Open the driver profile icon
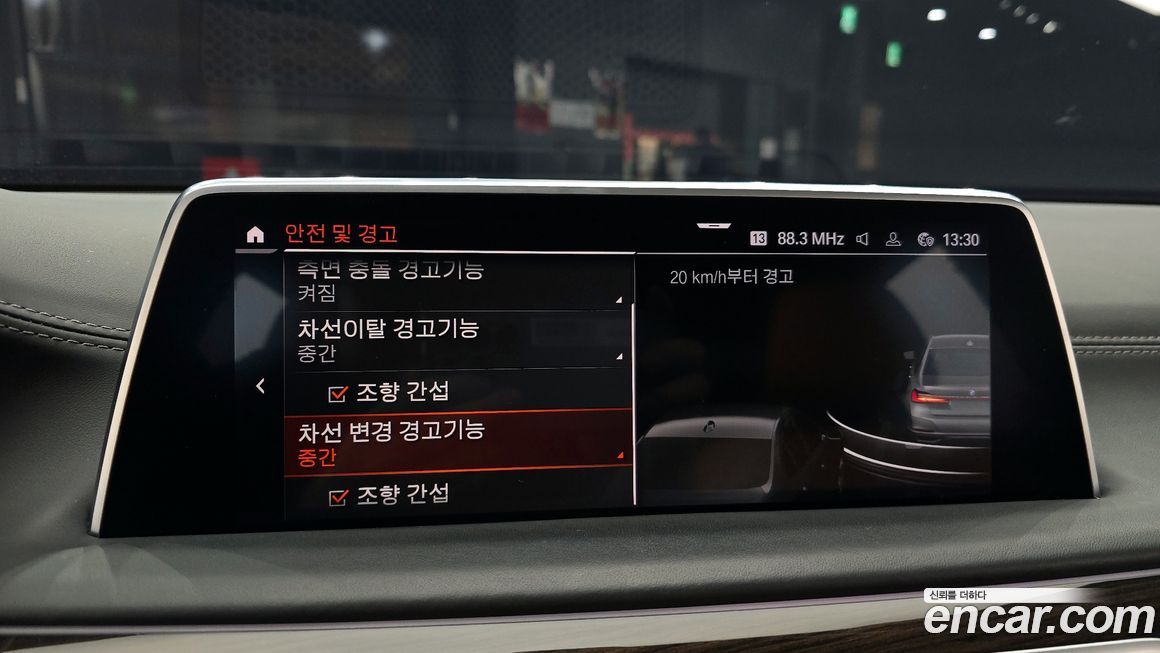 click(894, 239)
